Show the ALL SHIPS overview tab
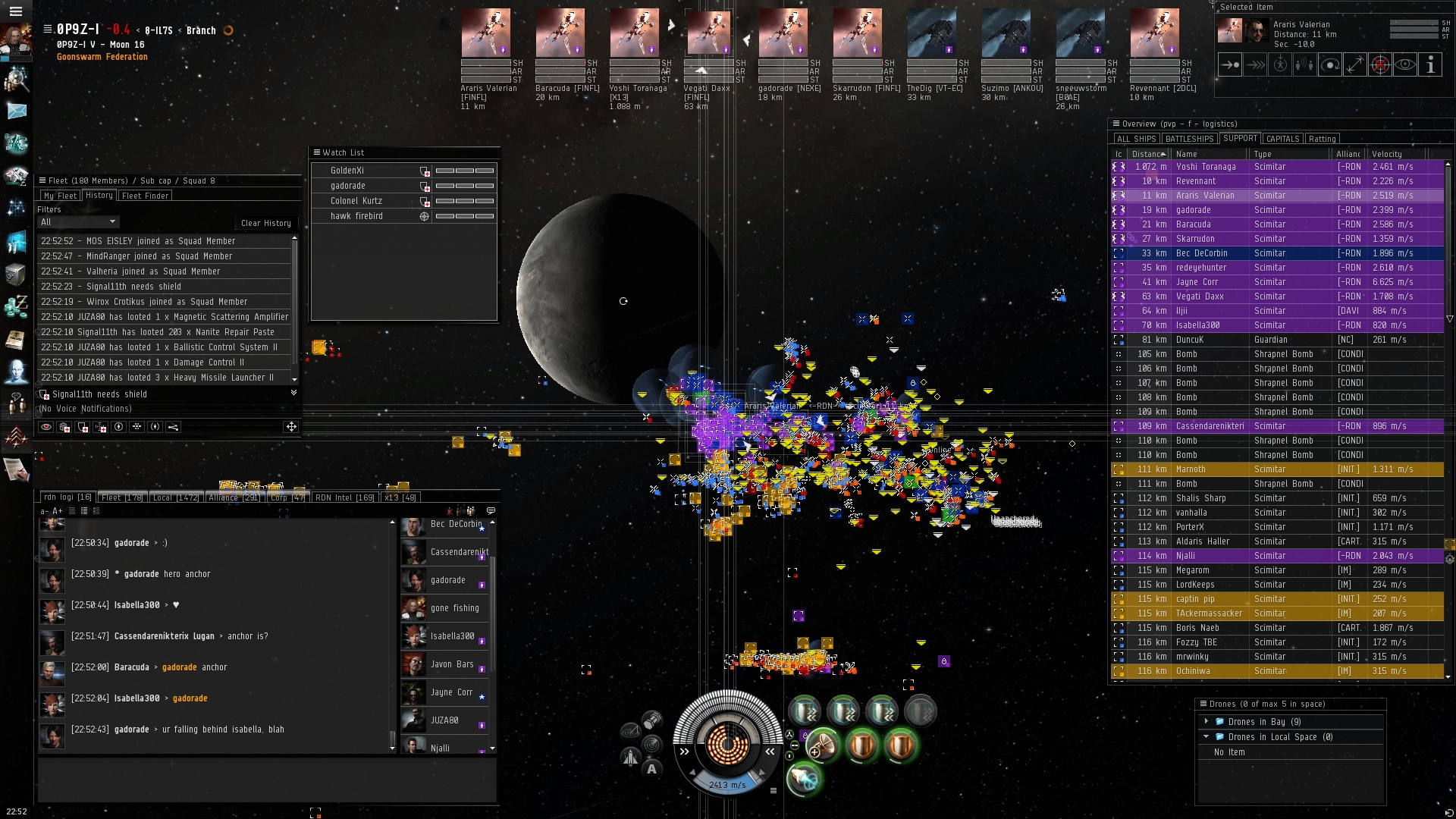 (x=1136, y=139)
